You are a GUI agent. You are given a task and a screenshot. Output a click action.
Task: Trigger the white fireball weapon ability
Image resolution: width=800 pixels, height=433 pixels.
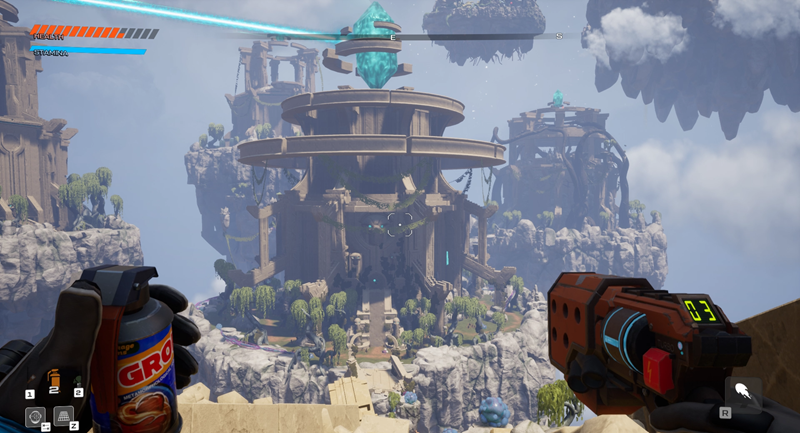[x=742, y=392]
